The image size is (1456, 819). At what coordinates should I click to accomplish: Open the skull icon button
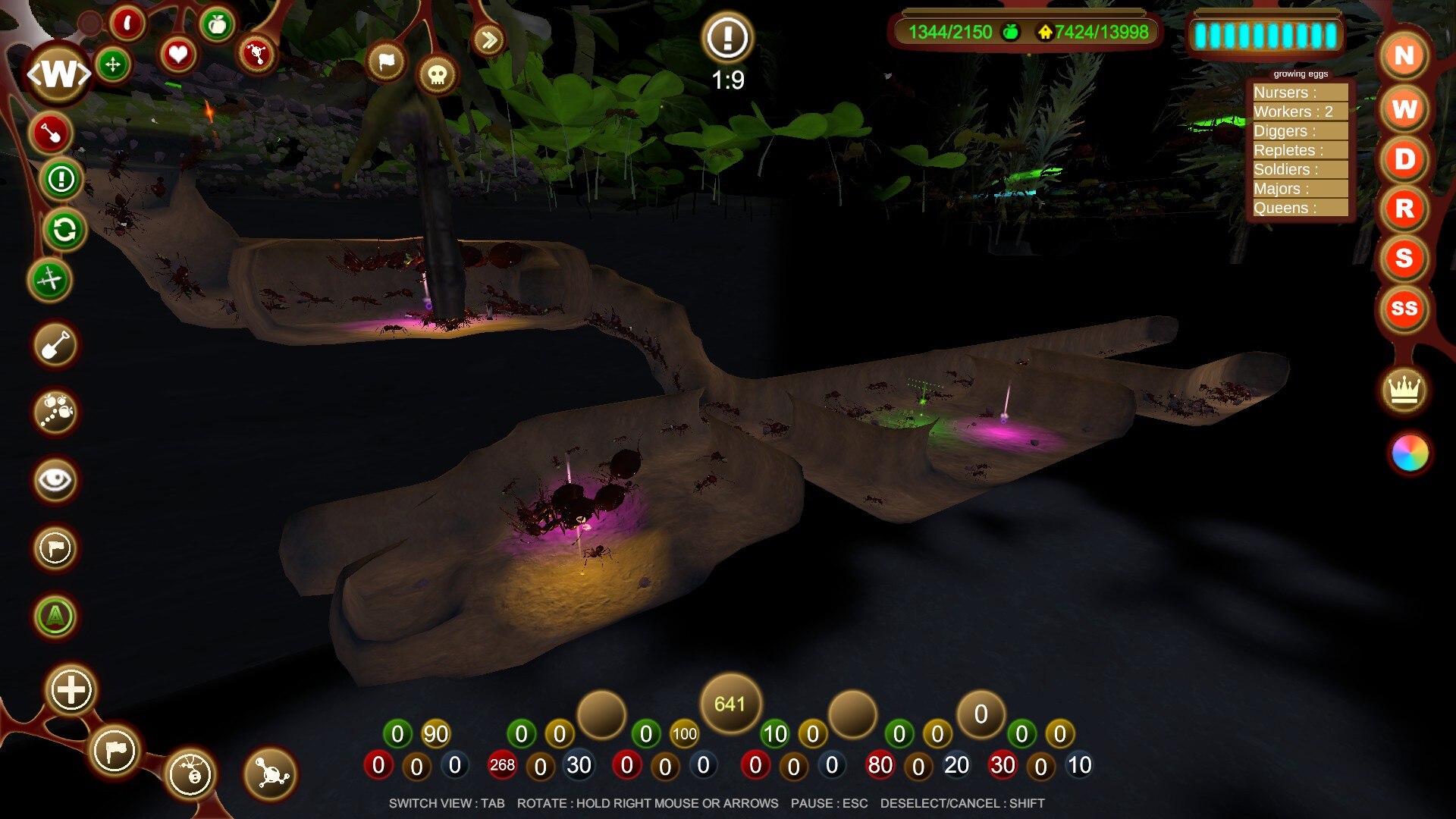[437, 75]
